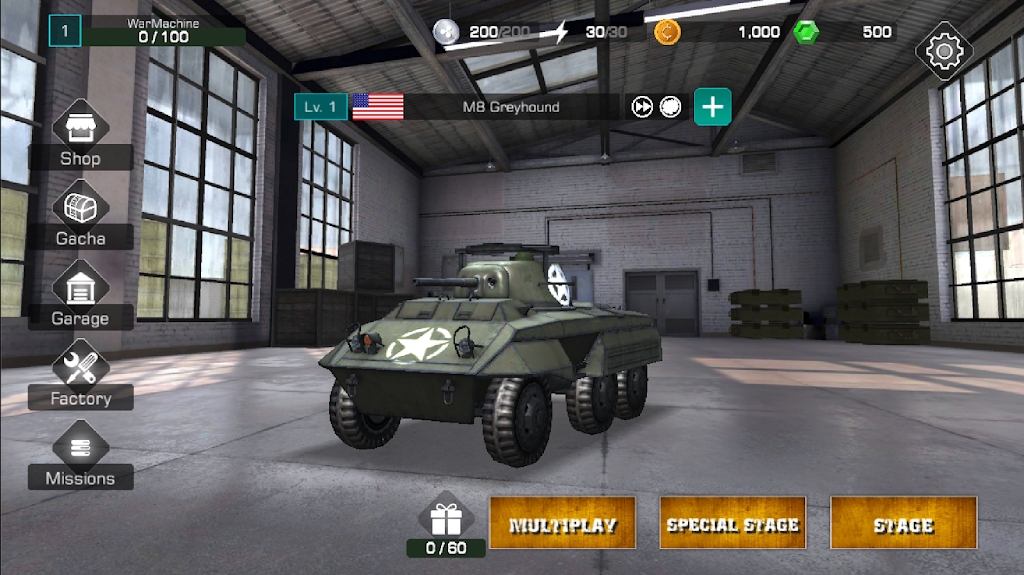This screenshot has height=575, width=1024.
Task: Click the green plus button
Action: (x=712, y=107)
